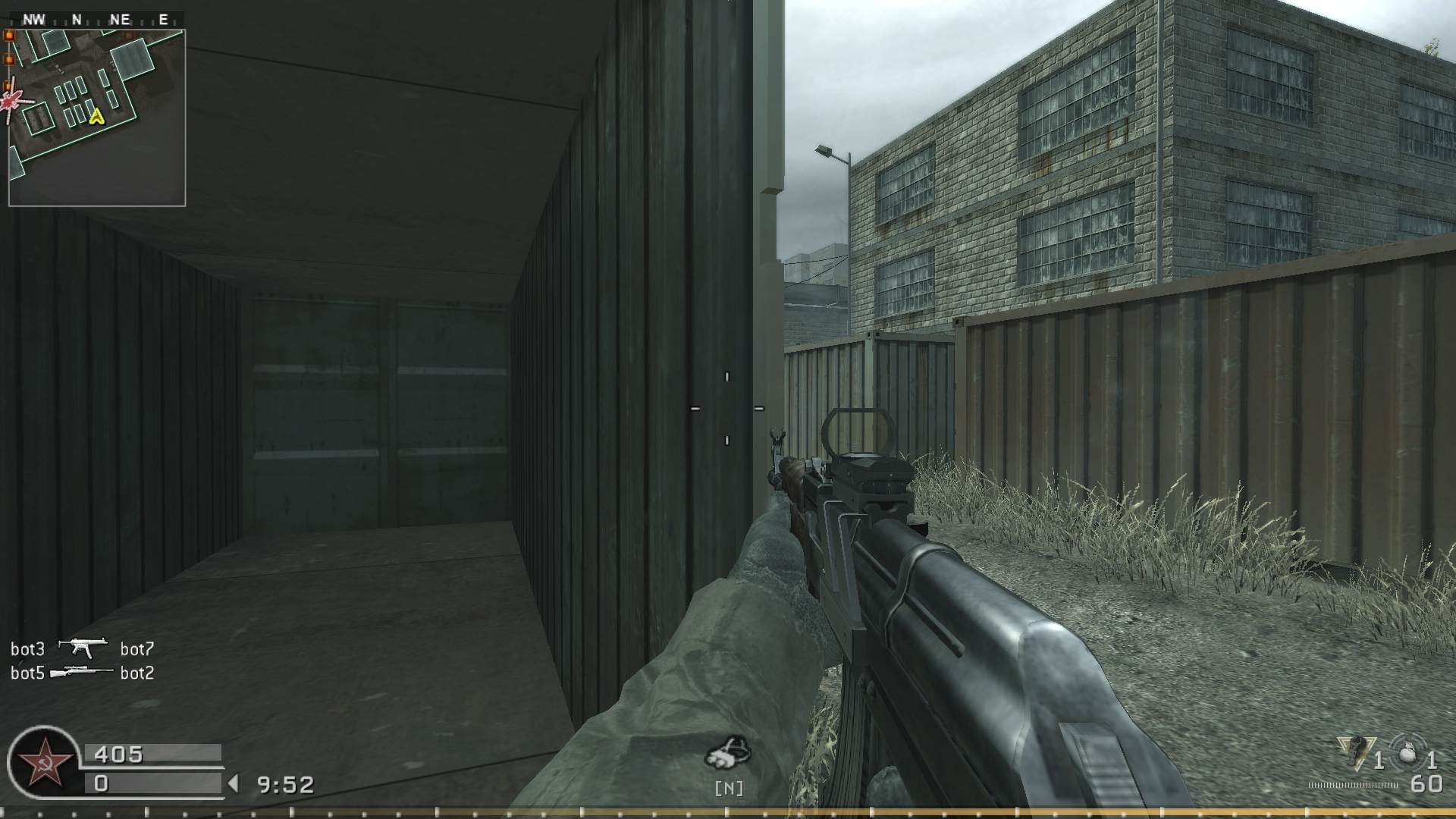Click the bot3 player name
The width and height of the screenshot is (1456, 819).
(27, 649)
